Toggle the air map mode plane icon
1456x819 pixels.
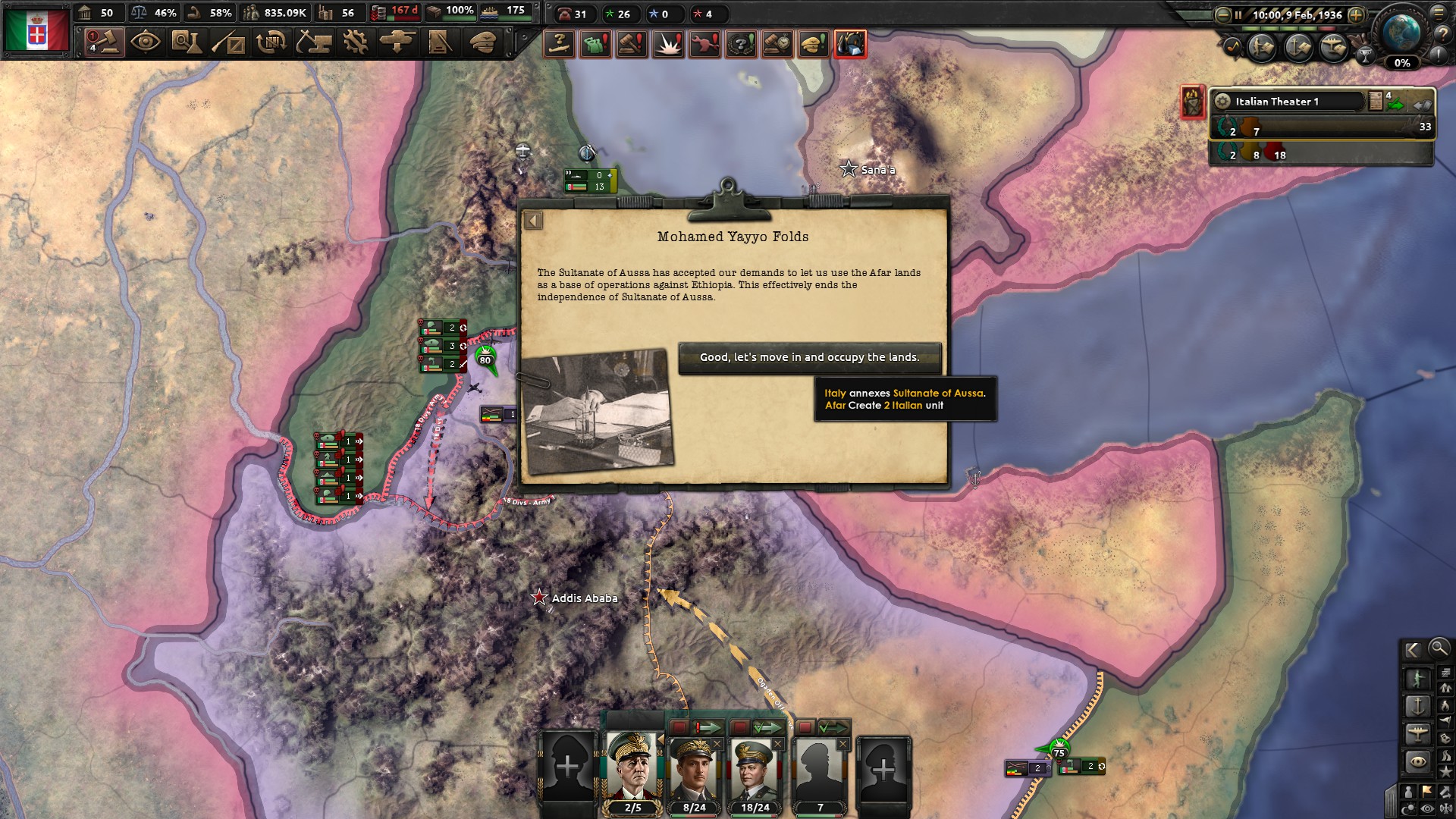[x=1417, y=733]
